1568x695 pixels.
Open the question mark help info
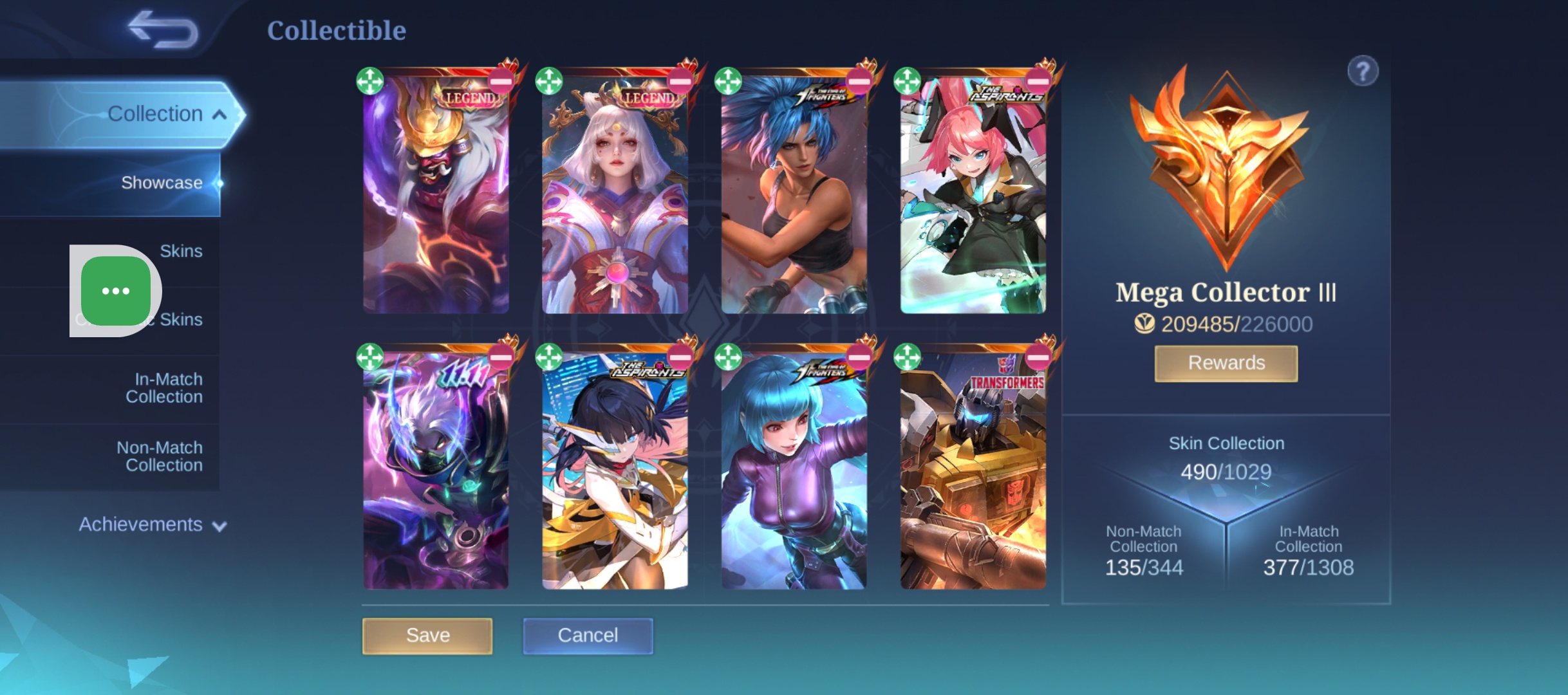[x=1363, y=71]
